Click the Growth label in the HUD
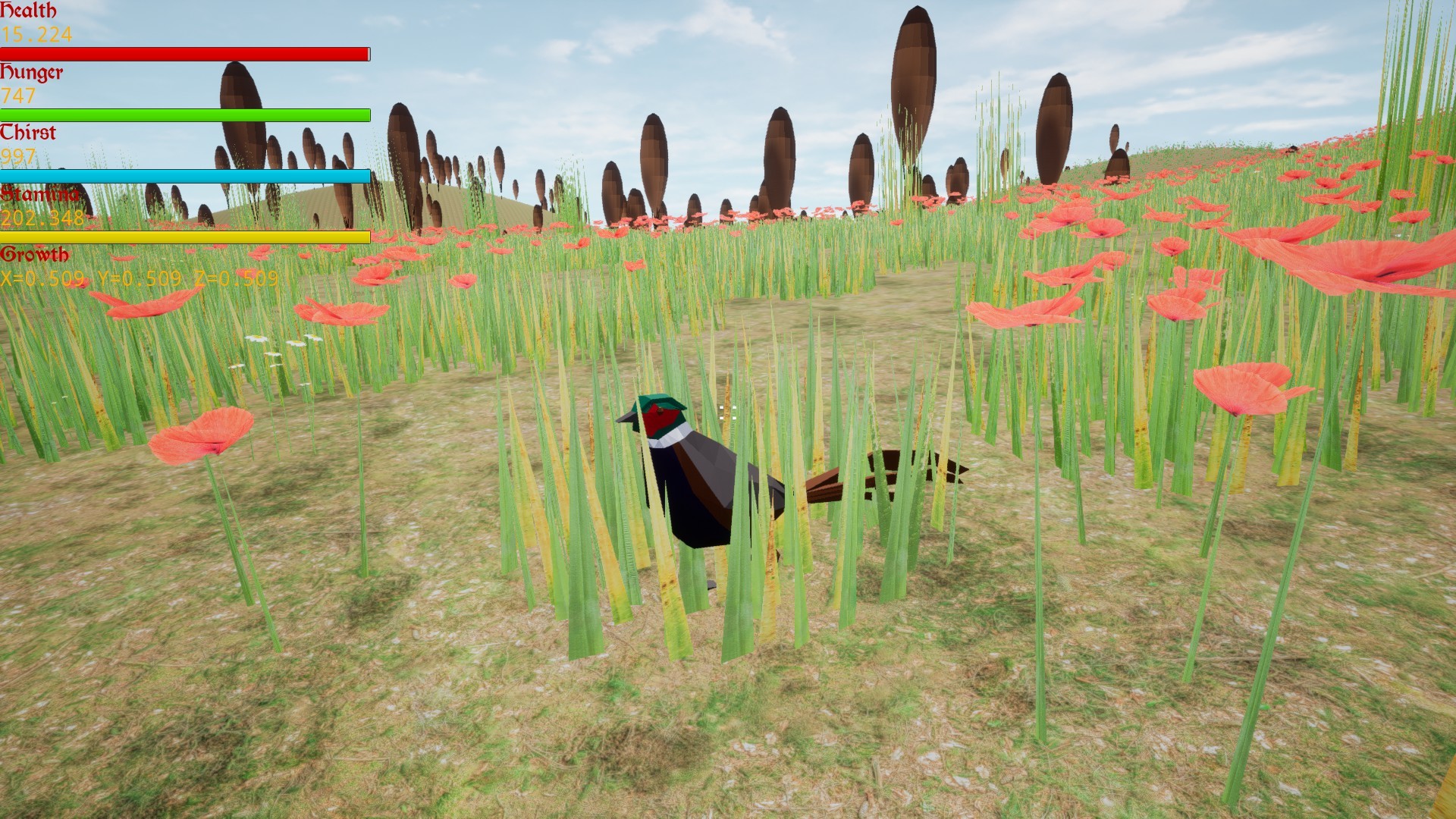 pyautogui.click(x=35, y=256)
